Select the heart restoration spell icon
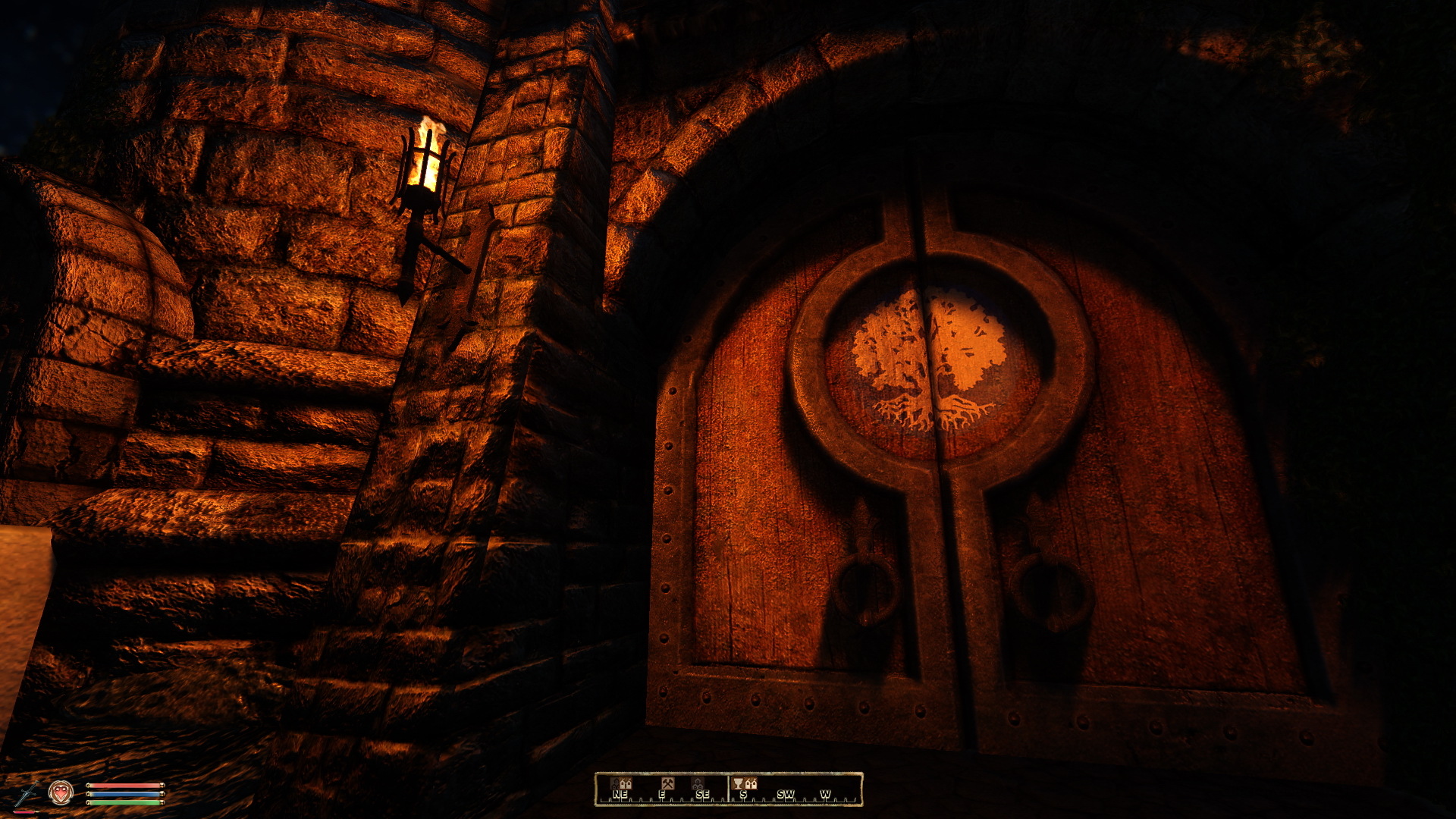This screenshot has height=819, width=1456. [61, 792]
